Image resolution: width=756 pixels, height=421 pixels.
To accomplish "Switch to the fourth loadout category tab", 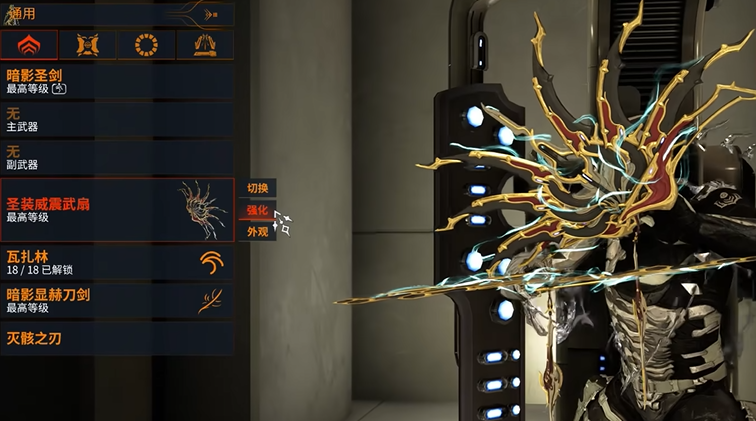I will coord(204,45).
